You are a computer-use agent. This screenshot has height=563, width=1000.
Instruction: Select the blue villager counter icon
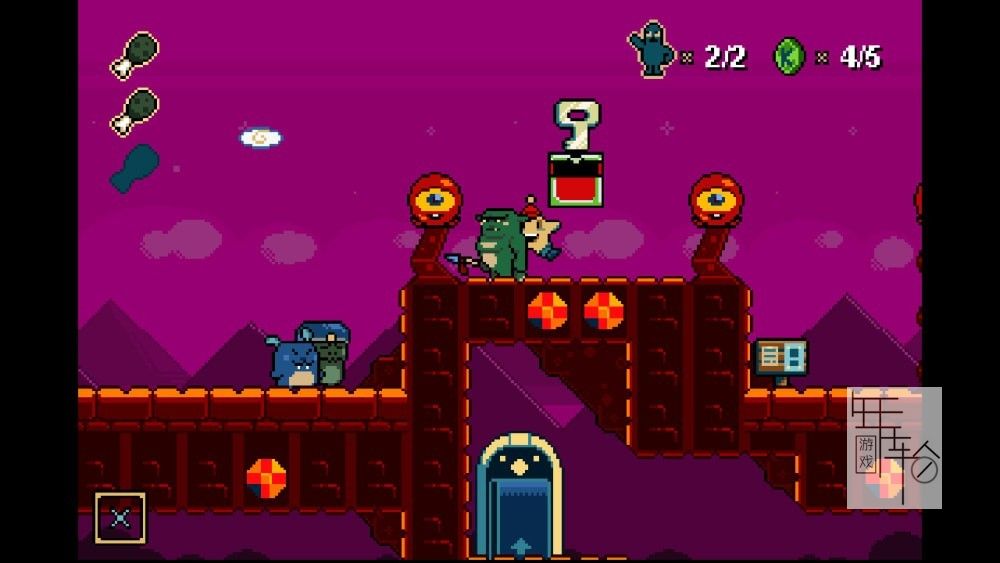coord(652,51)
